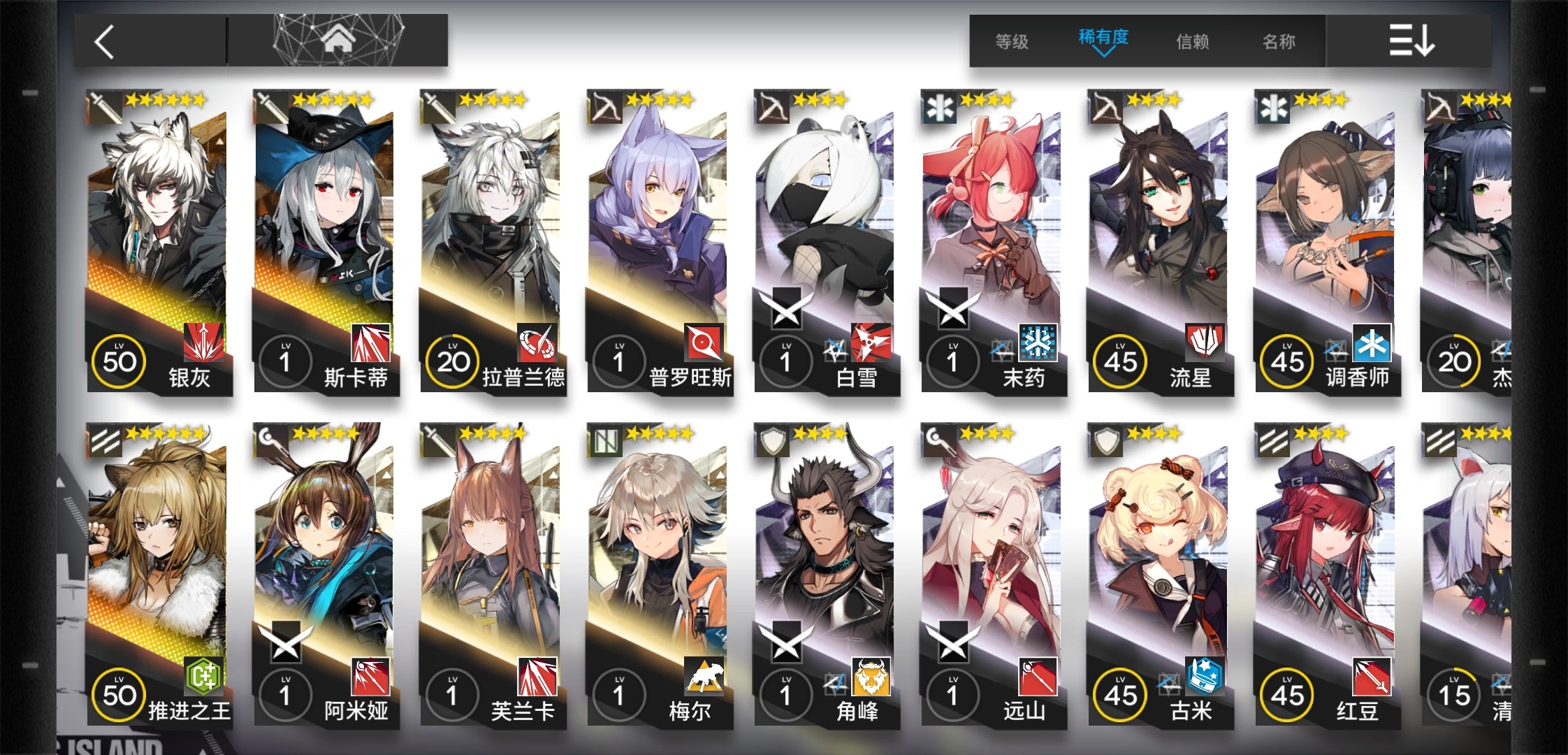Toggle the sort order direction
This screenshot has width=1568, height=755.
coord(1410,41)
